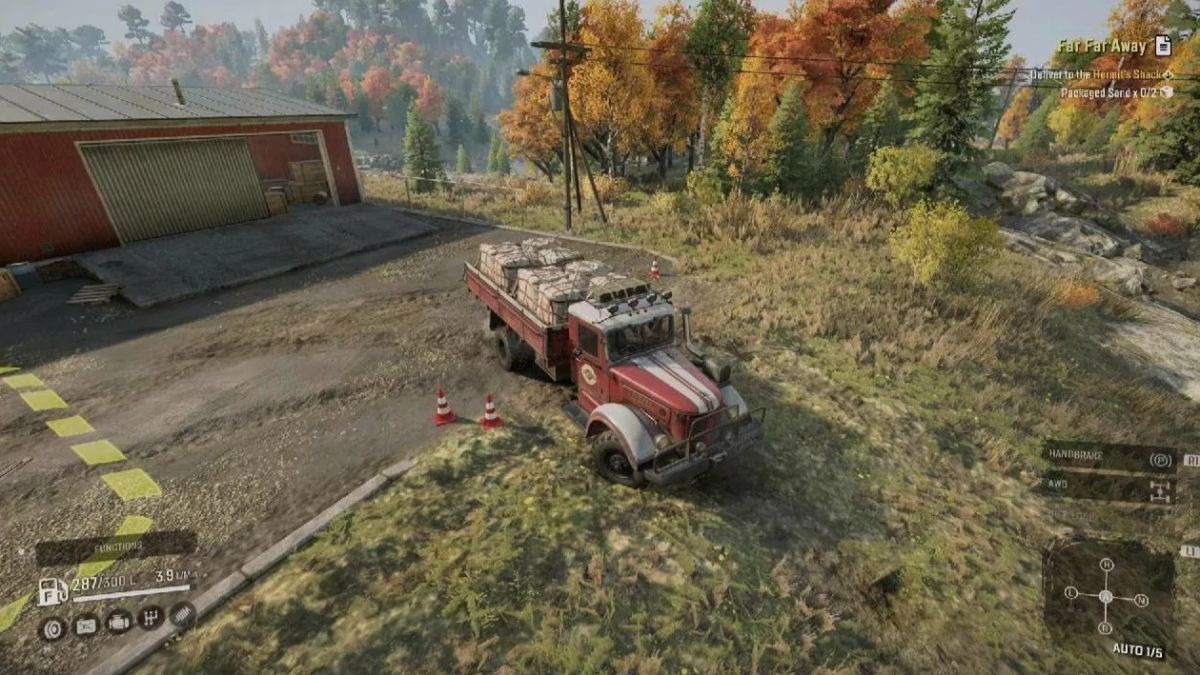Open the Functions panel
The image size is (1200, 675).
click(116, 546)
